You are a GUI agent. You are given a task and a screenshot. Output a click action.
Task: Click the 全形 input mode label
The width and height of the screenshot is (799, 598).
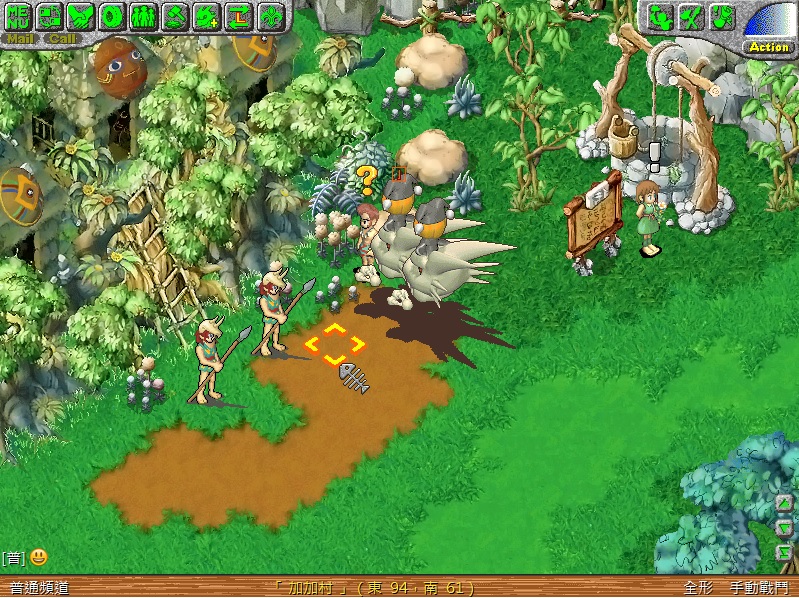point(698,588)
